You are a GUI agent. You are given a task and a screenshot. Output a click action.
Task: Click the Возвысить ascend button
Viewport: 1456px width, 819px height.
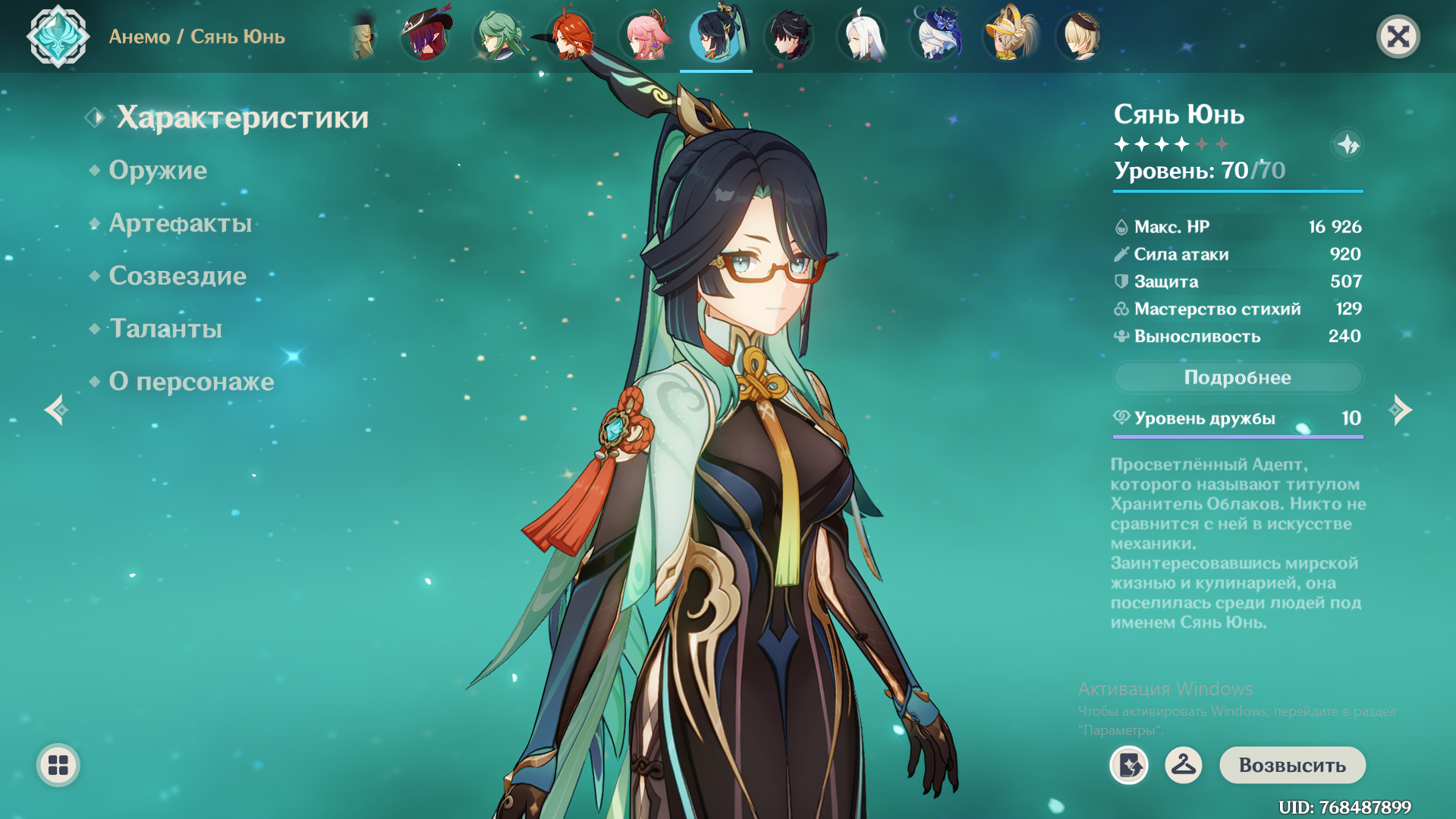[x=1291, y=765]
